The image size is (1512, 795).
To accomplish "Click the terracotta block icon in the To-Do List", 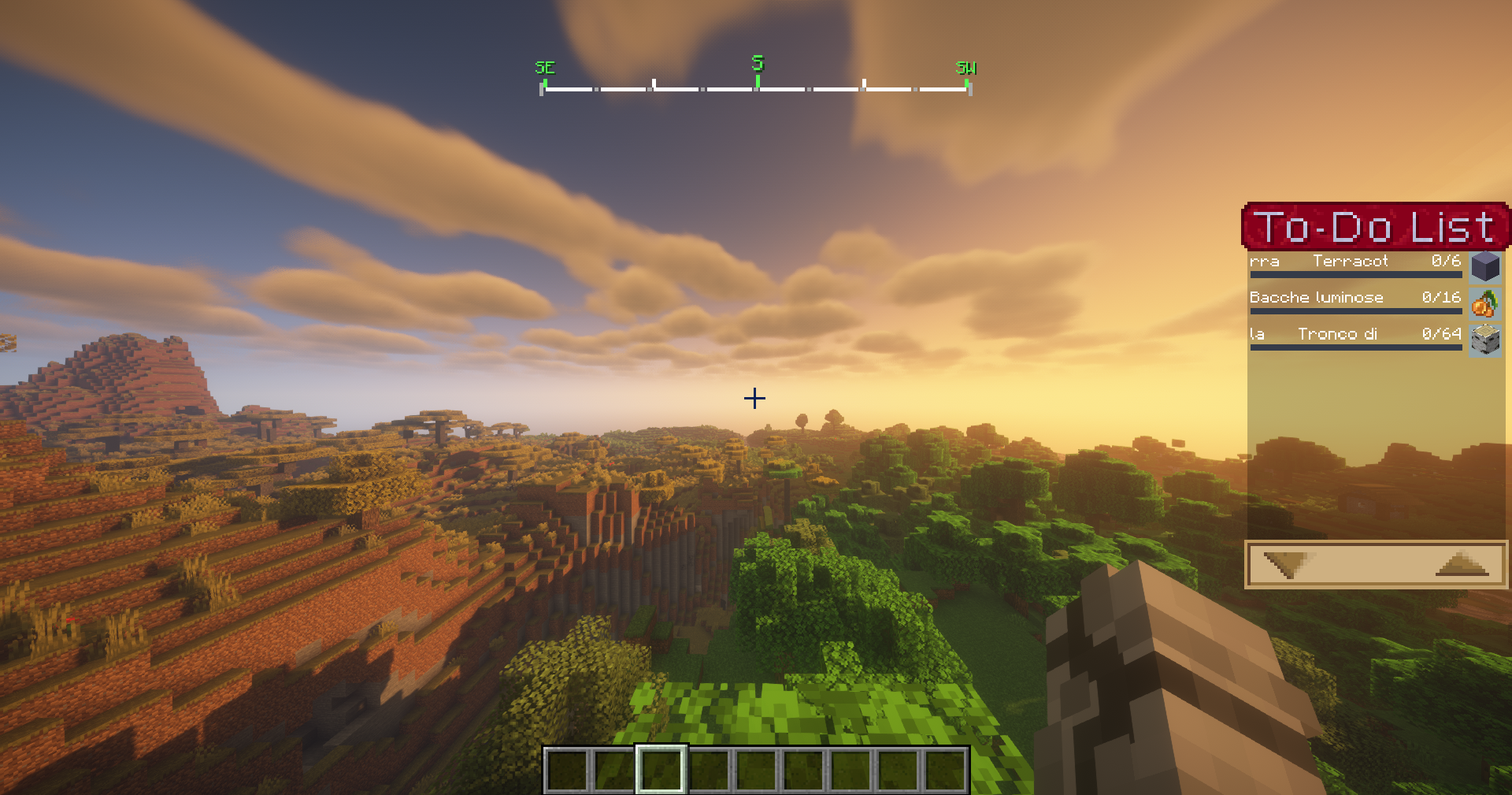I will [1487, 266].
